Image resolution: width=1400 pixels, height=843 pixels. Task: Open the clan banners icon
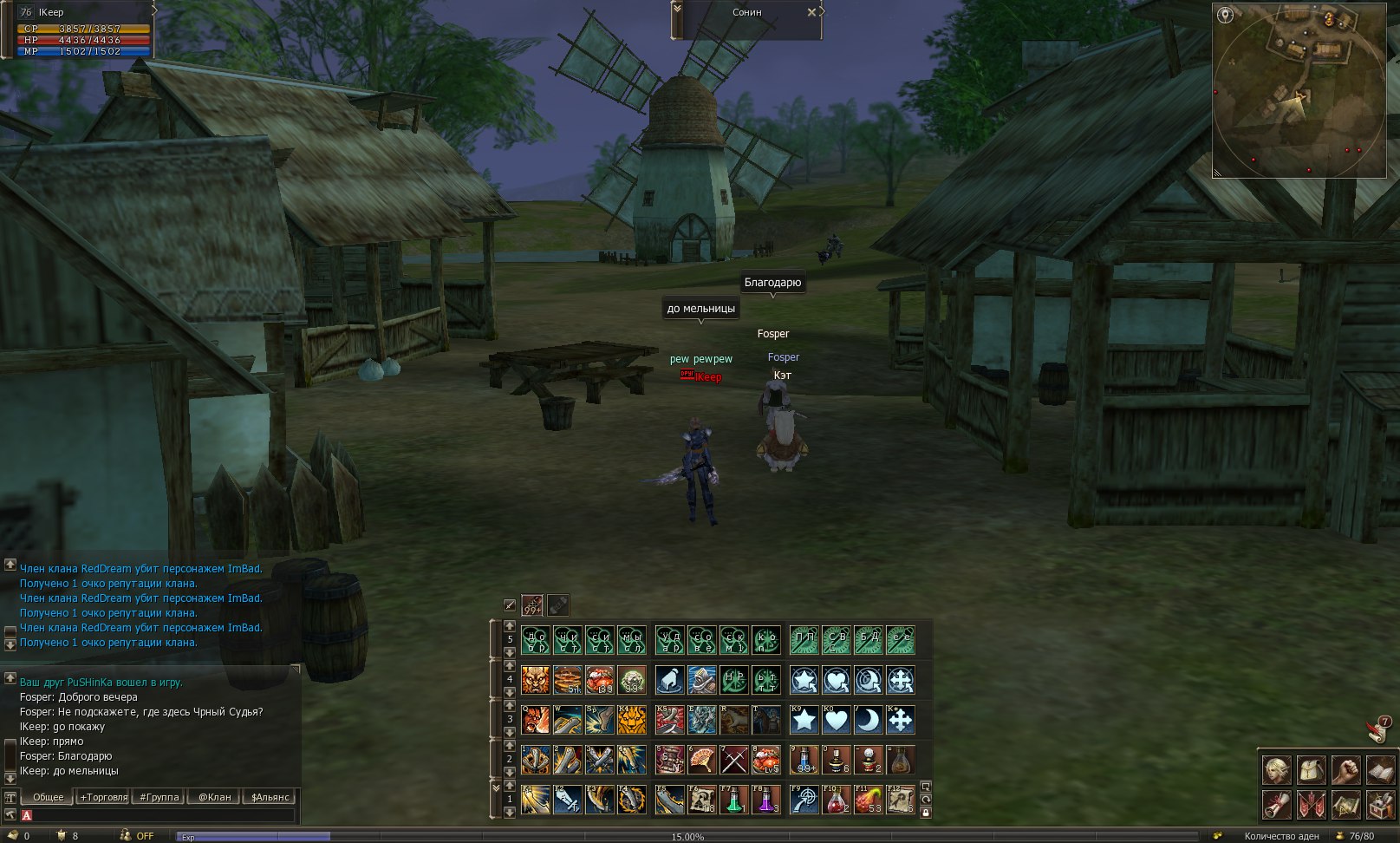pos(1310,804)
